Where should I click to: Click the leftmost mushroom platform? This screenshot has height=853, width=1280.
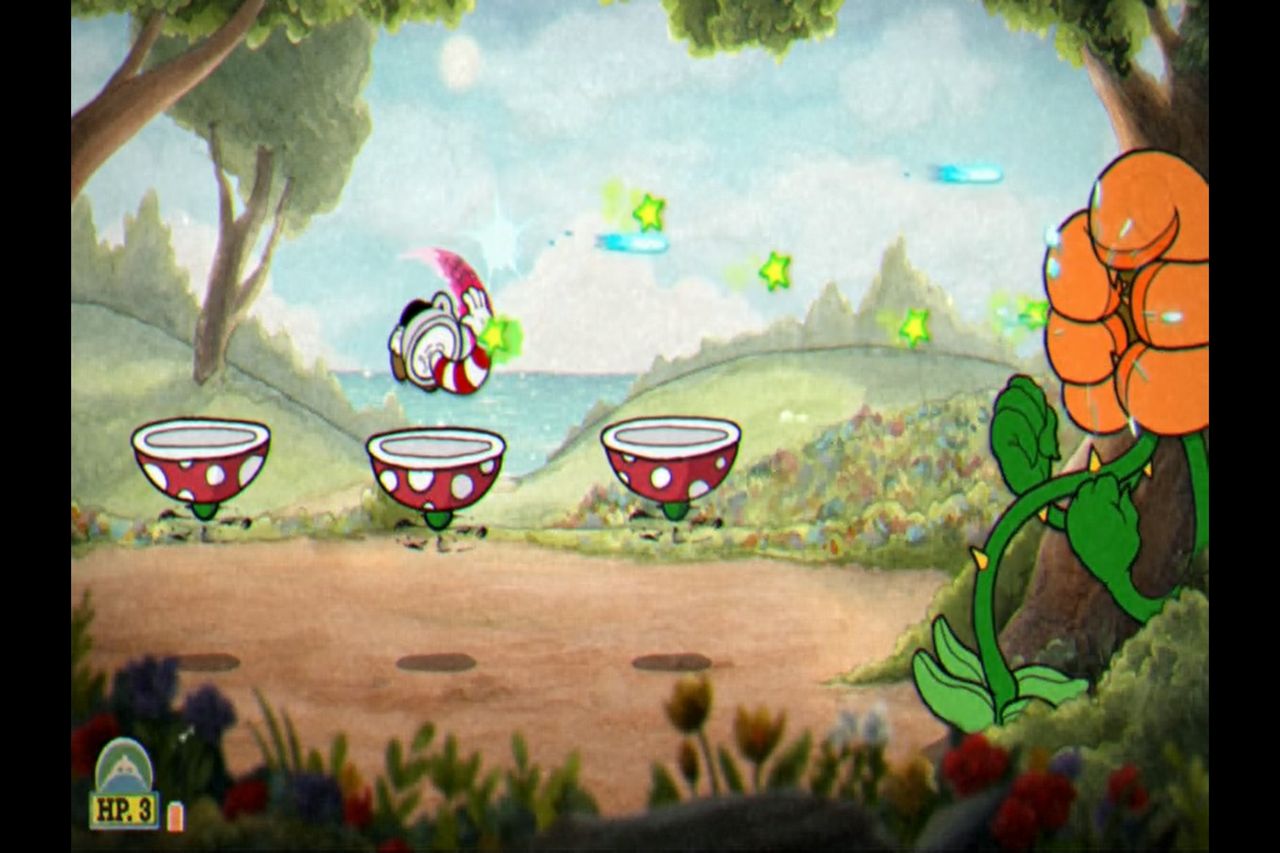coord(200,465)
